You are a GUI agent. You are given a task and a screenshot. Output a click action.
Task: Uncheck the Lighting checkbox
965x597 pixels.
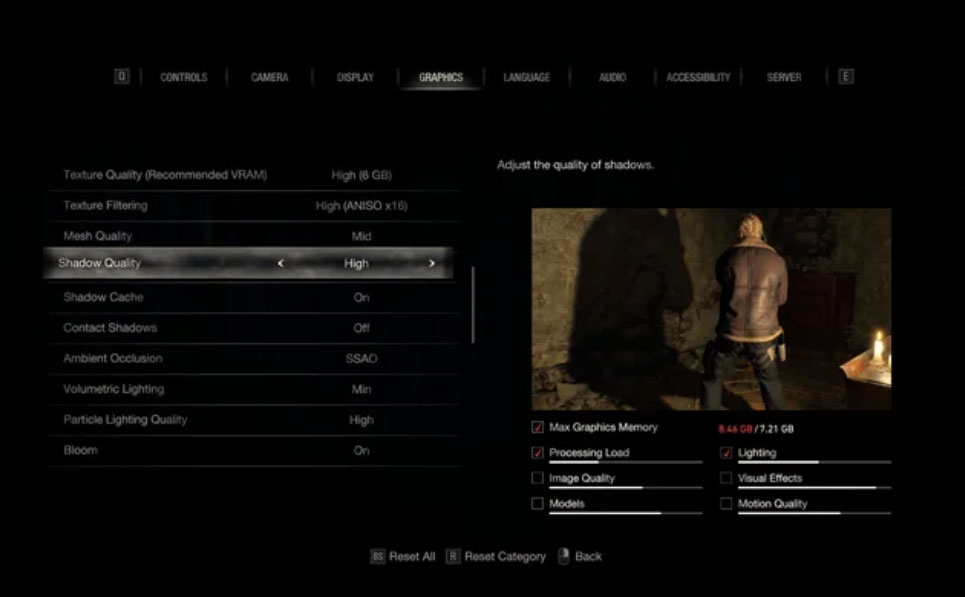click(726, 453)
